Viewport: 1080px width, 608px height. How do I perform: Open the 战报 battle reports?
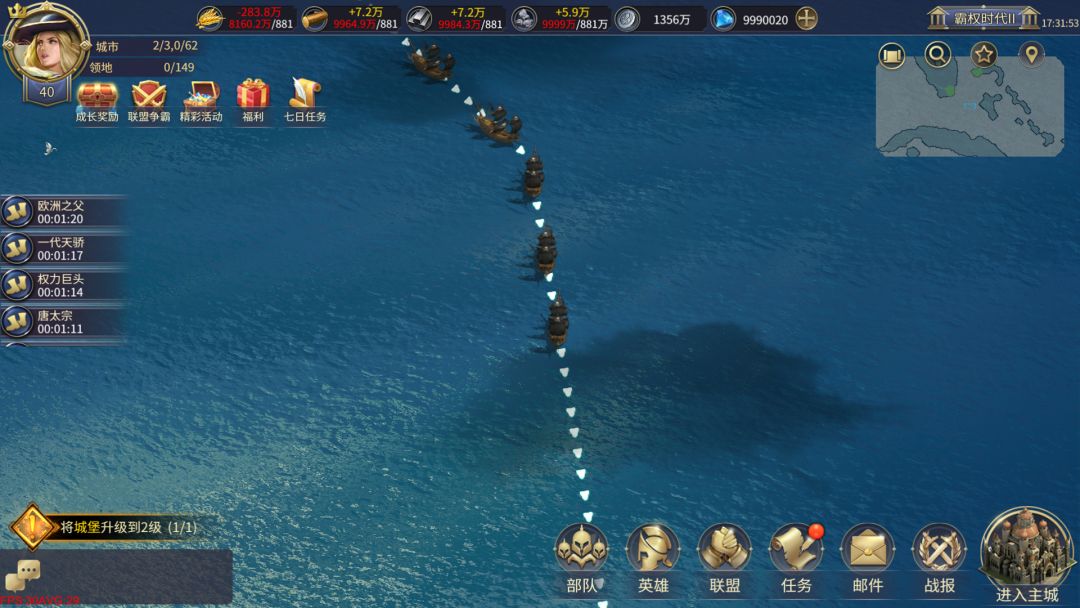939,550
